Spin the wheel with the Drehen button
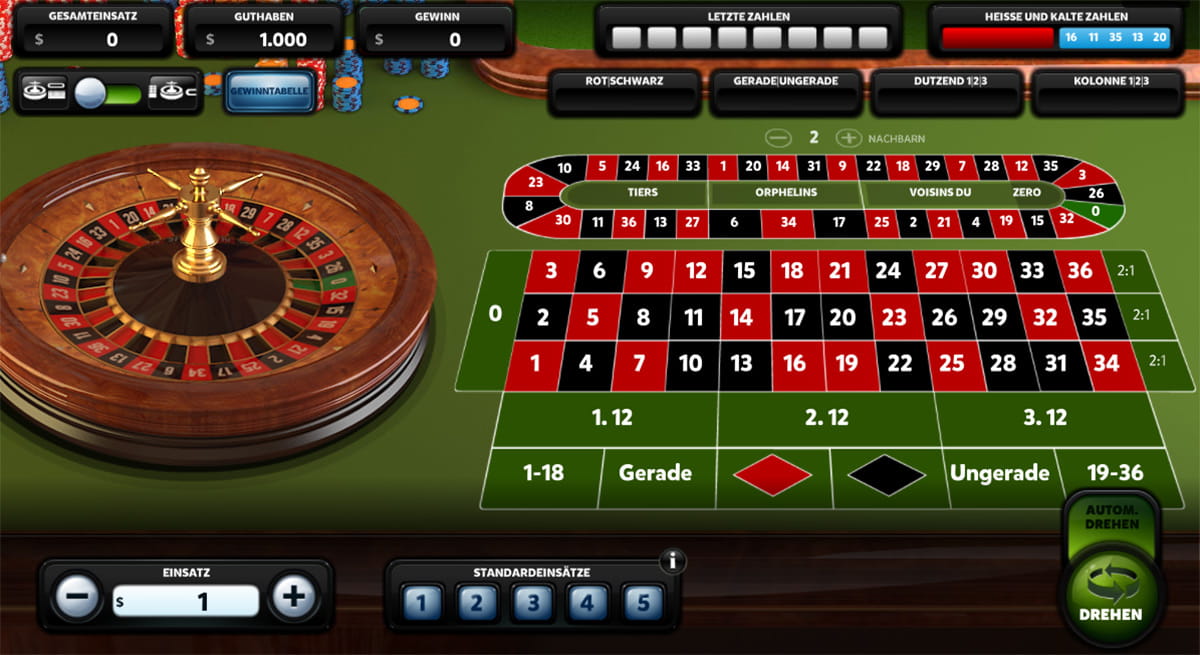Viewport: 1200px width, 655px height. coord(1110,597)
